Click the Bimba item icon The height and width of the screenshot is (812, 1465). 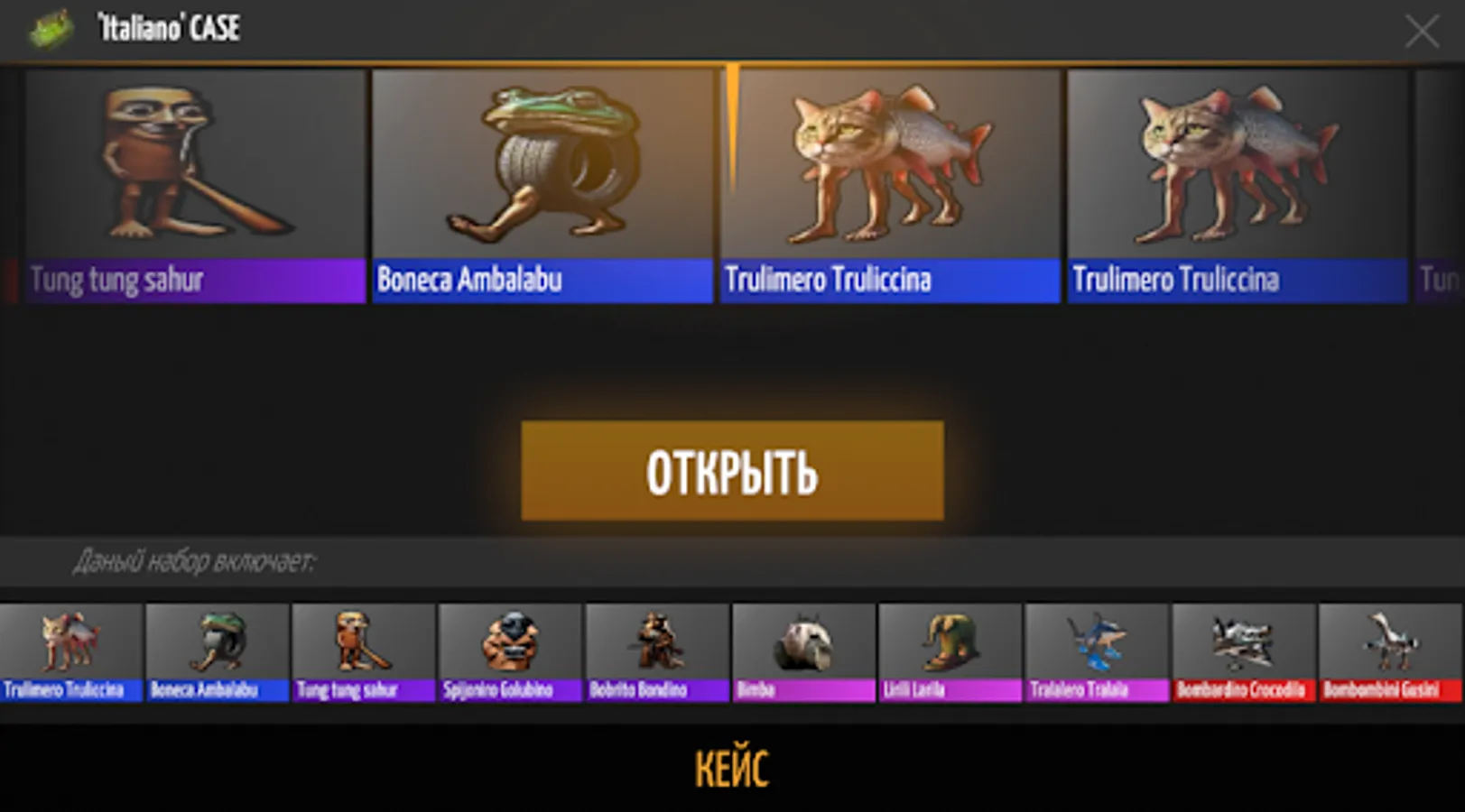(x=802, y=651)
